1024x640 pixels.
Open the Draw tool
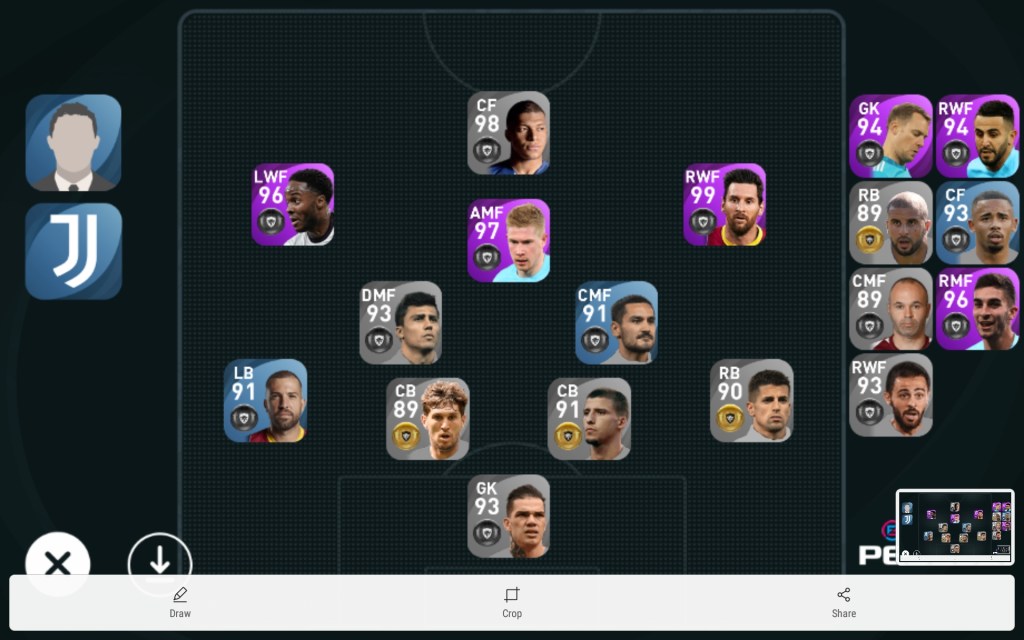180,602
